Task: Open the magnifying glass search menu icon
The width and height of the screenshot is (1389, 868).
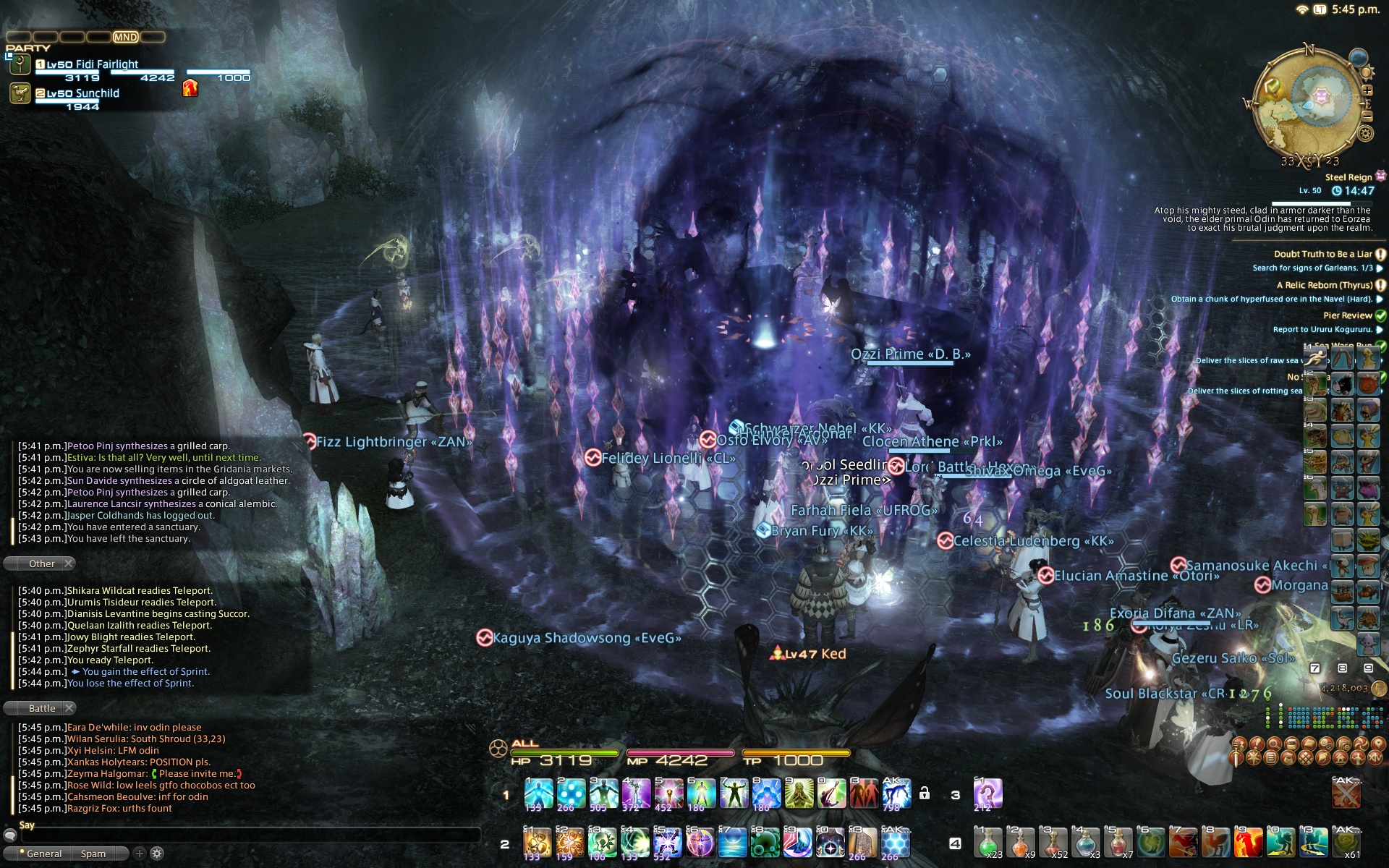Action: tap(1273, 744)
